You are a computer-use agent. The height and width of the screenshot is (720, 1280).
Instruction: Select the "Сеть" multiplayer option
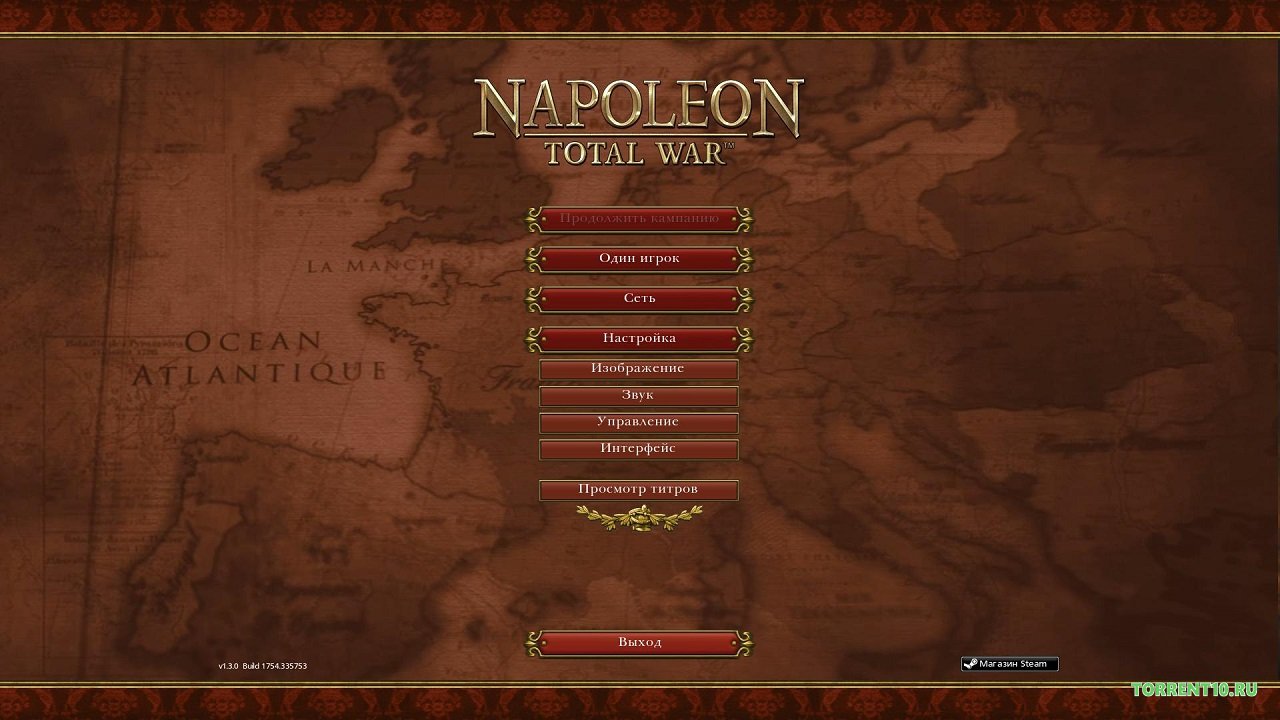coord(639,298)
